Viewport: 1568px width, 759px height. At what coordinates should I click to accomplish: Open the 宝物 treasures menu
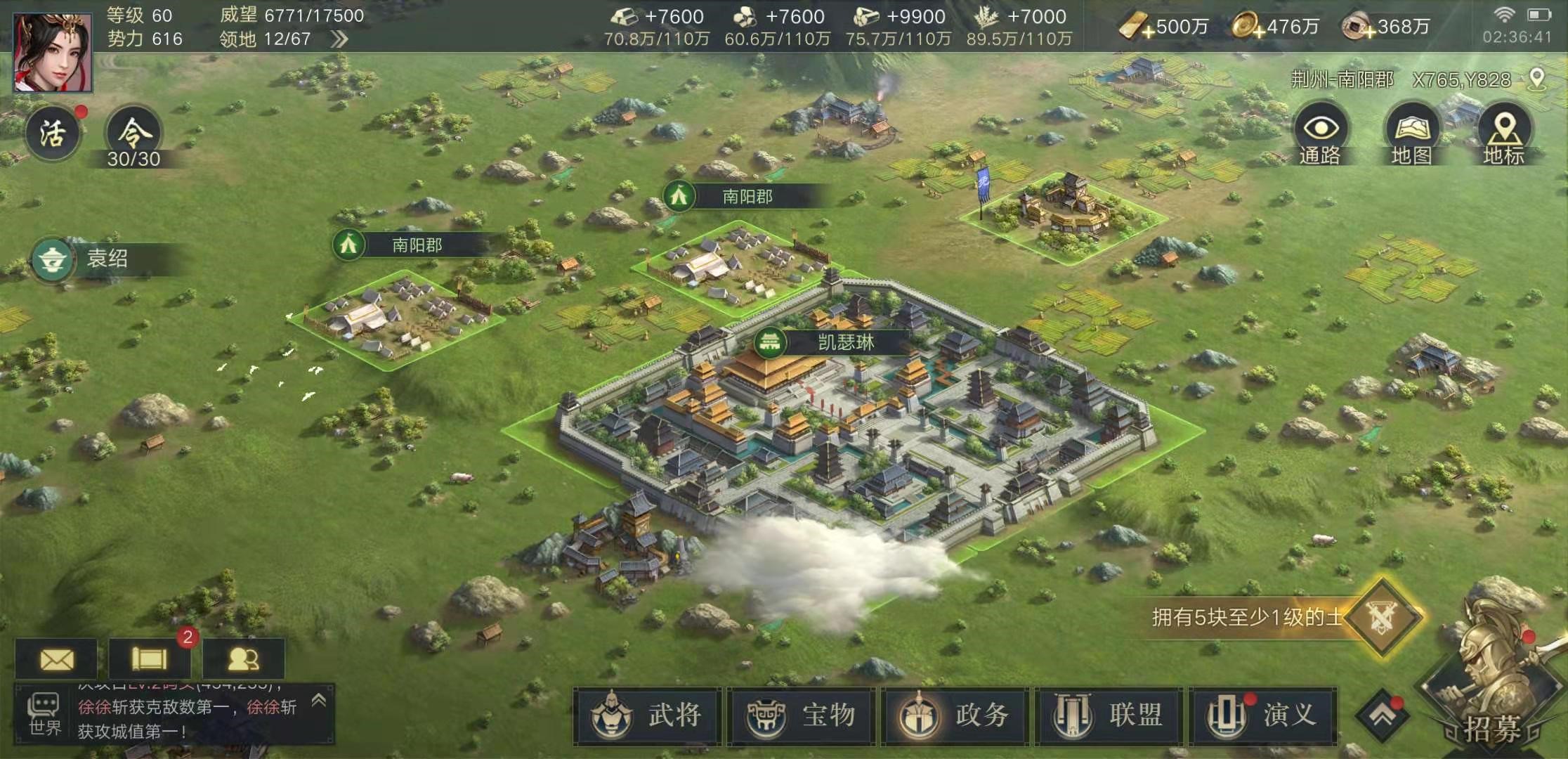tap(801, 715)
